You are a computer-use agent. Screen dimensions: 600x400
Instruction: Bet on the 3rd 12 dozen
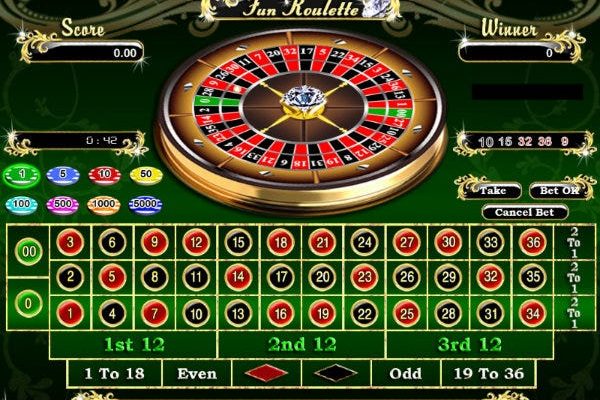pos(470,344)
